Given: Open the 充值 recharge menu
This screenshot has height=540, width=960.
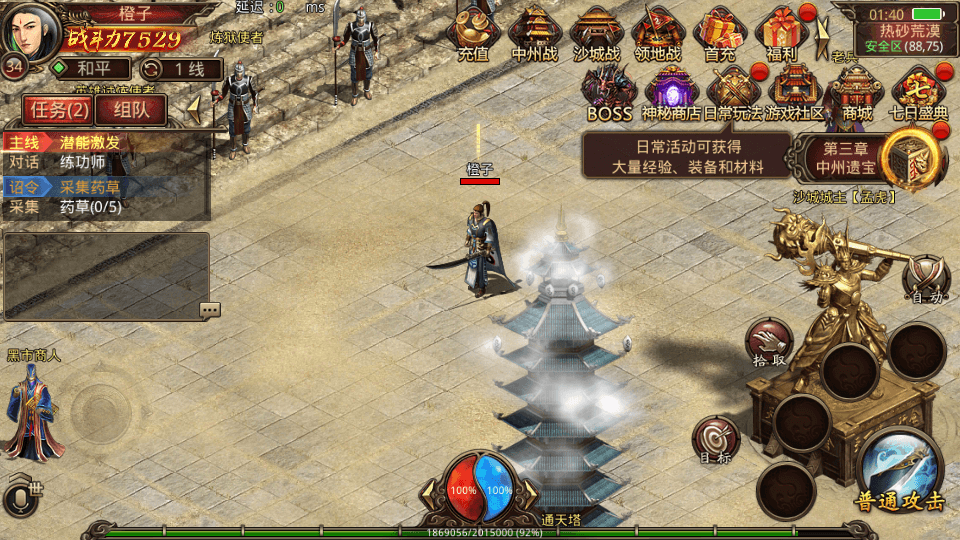Looking at the screenshot, I should click(473, 32).
